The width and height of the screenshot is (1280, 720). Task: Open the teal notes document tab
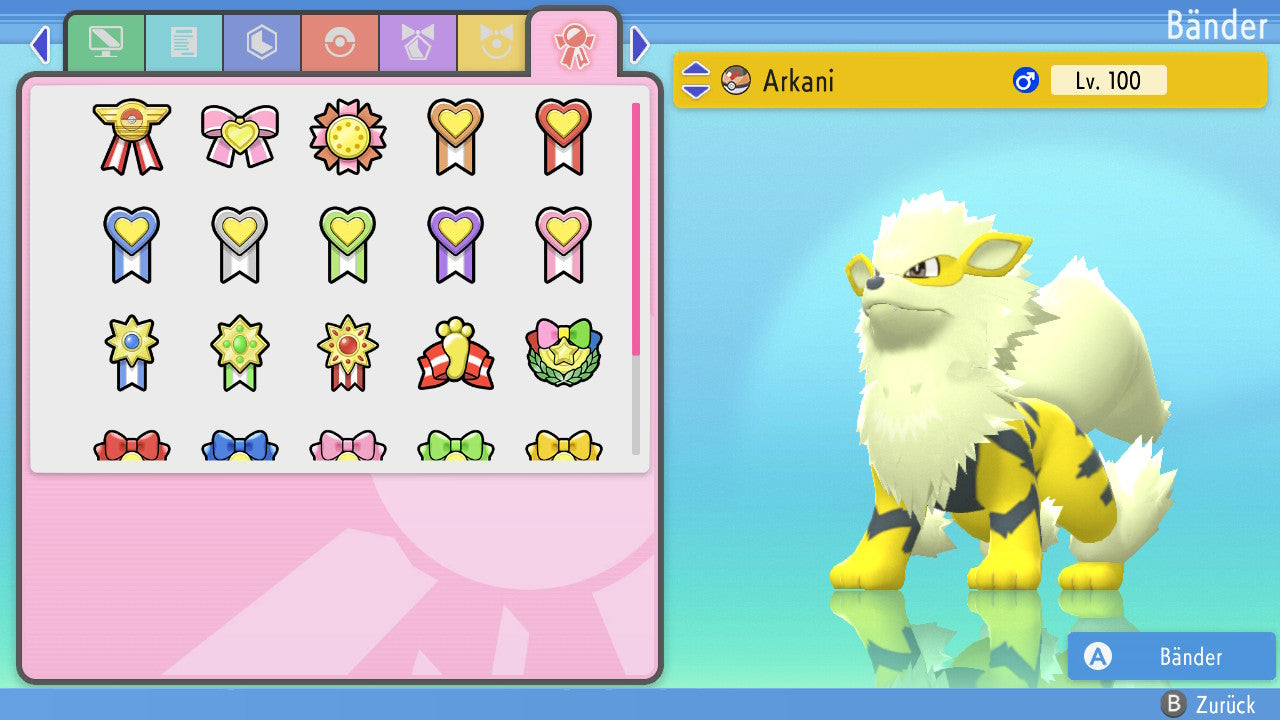coord(184,43)
